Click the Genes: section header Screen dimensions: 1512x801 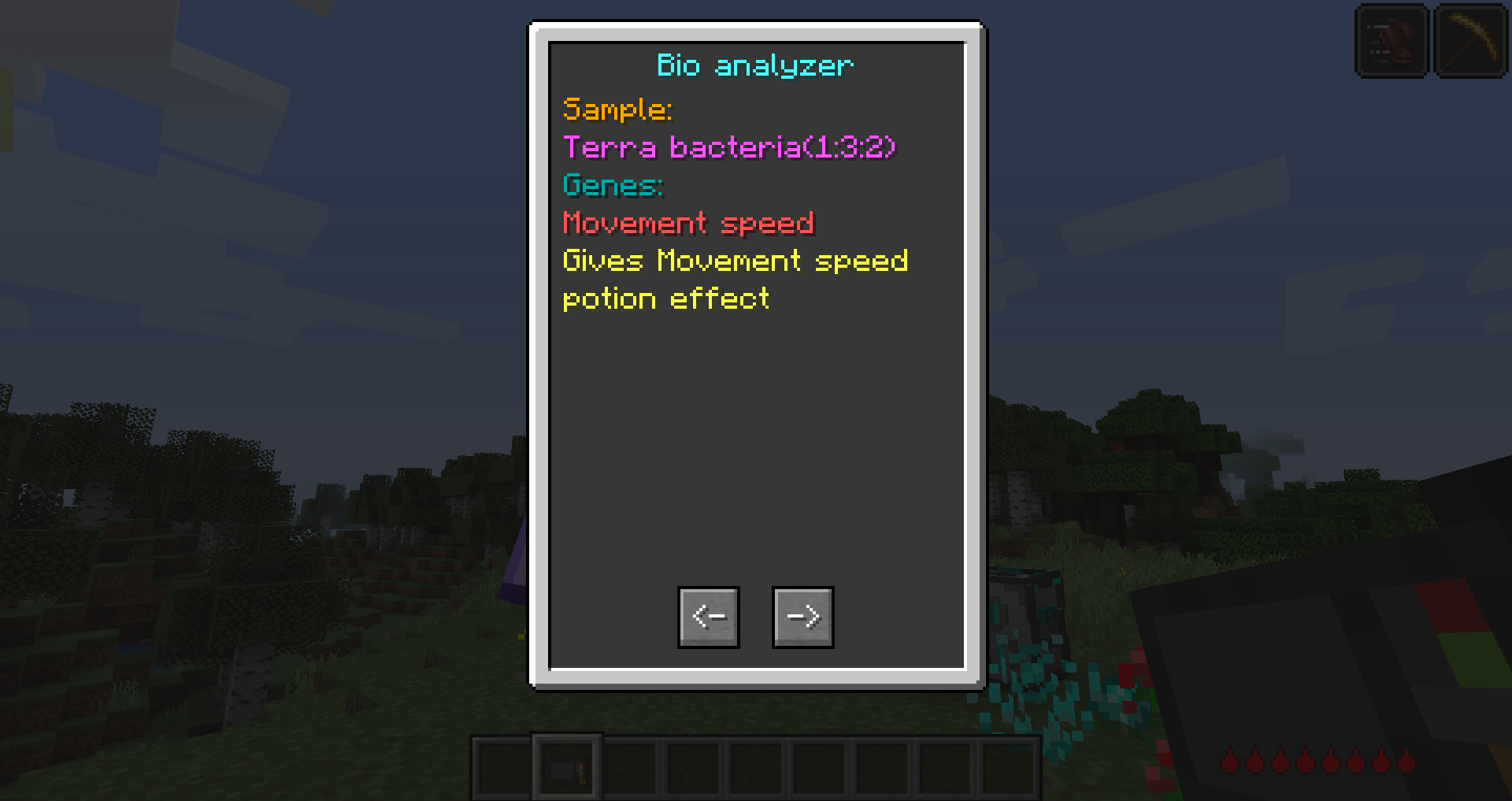(x=612, y=186)
